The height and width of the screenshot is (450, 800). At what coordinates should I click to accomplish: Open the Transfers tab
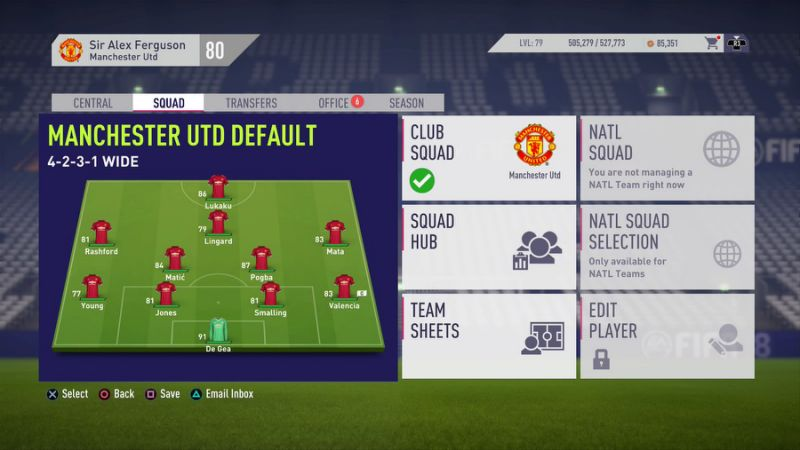tap(251, 103)
